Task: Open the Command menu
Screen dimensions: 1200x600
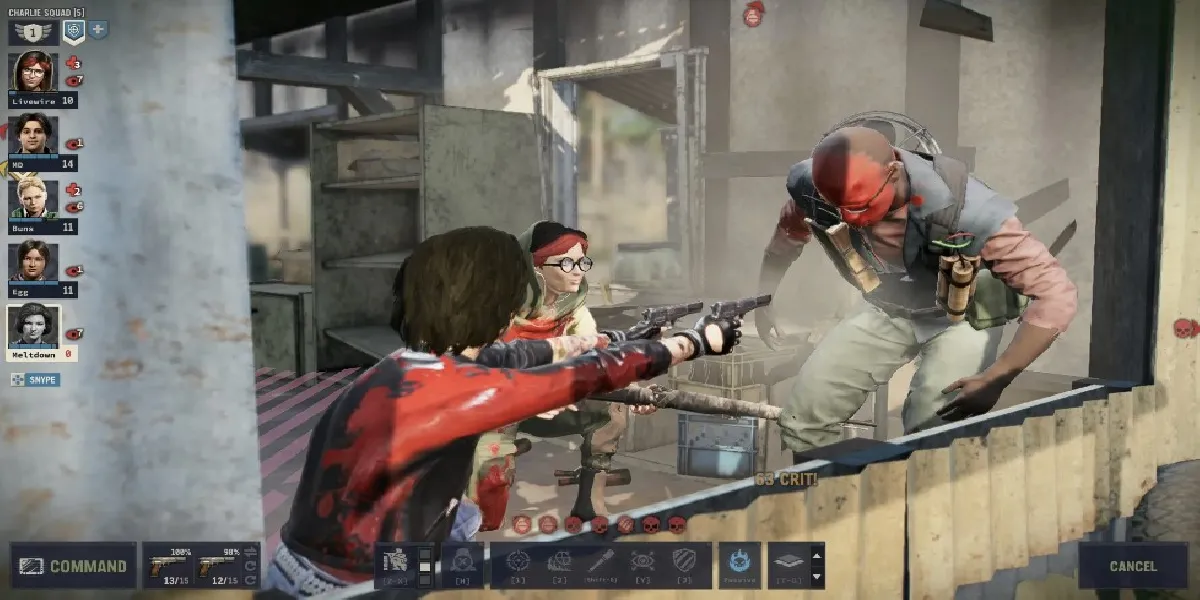Action: (73, 566)
